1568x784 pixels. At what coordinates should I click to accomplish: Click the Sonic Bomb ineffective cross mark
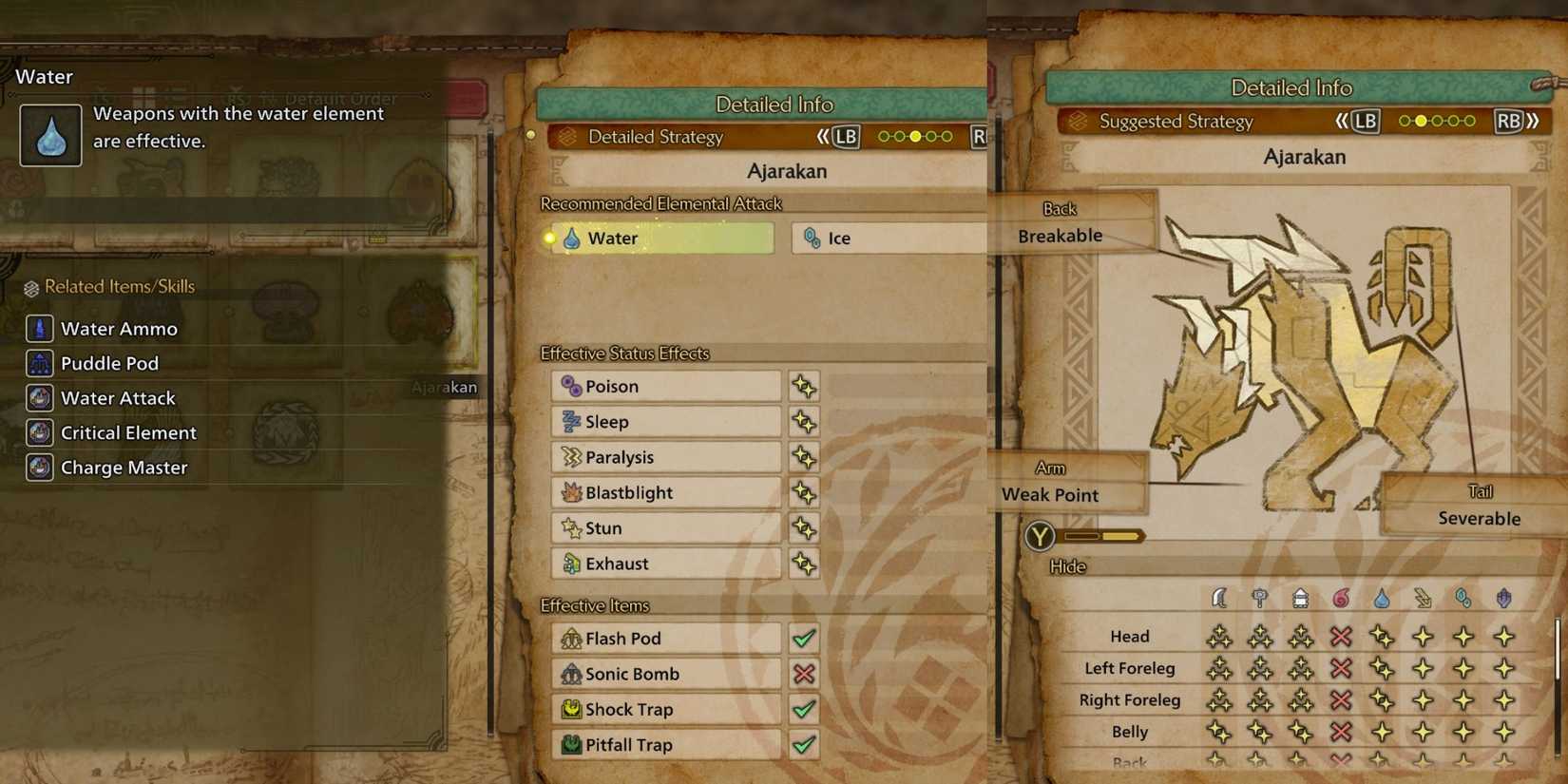[x=803, y=674]
